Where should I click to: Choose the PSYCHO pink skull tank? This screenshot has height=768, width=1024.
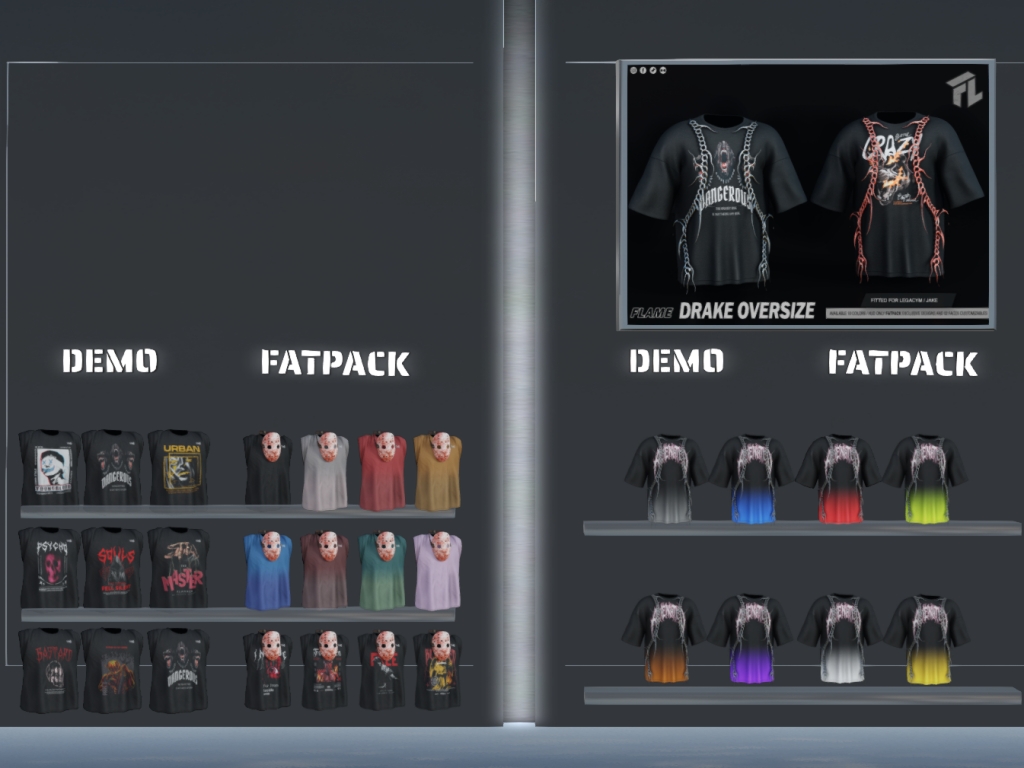(x=48, y=567)
